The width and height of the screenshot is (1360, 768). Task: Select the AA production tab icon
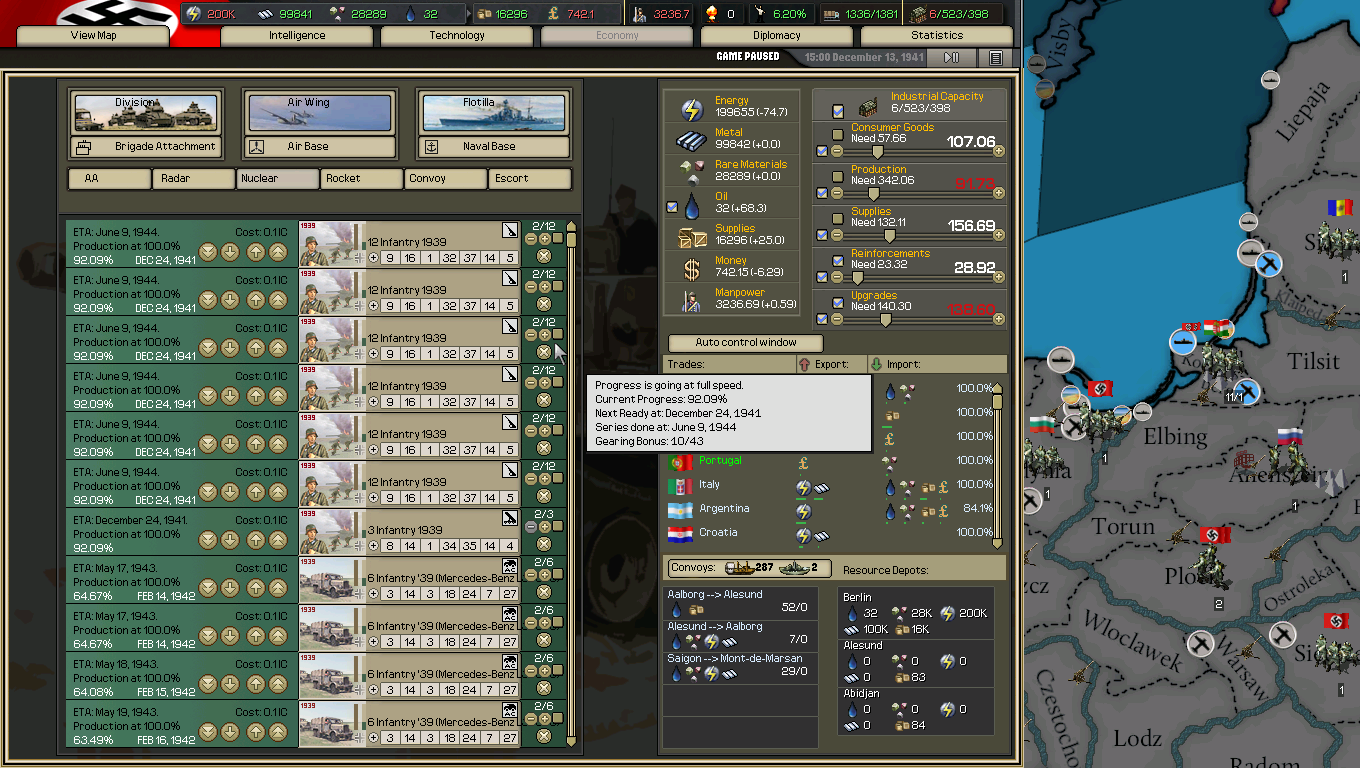pos(109,178)
